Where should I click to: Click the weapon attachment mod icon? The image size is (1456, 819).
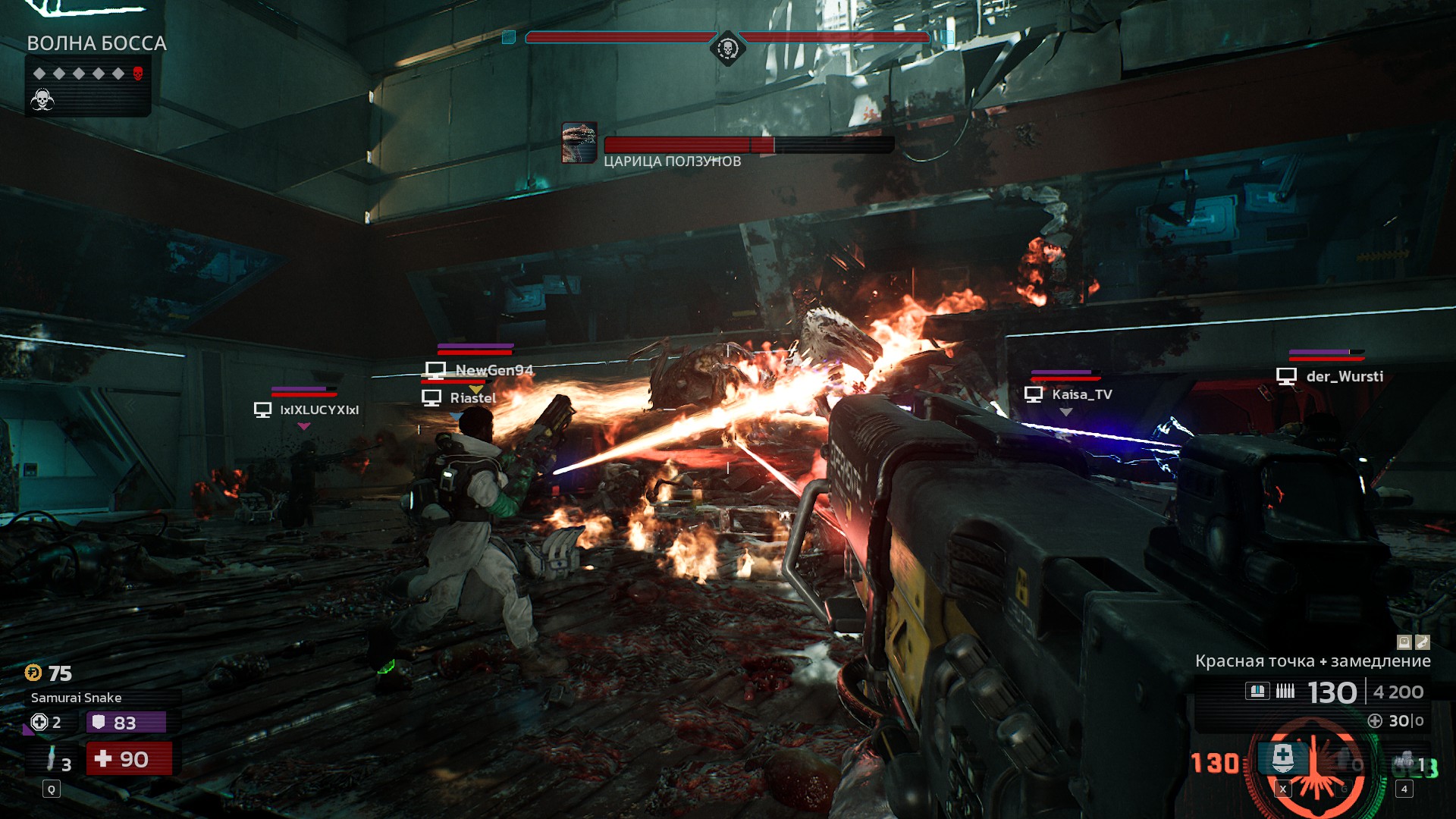[x=1423, y=642]
